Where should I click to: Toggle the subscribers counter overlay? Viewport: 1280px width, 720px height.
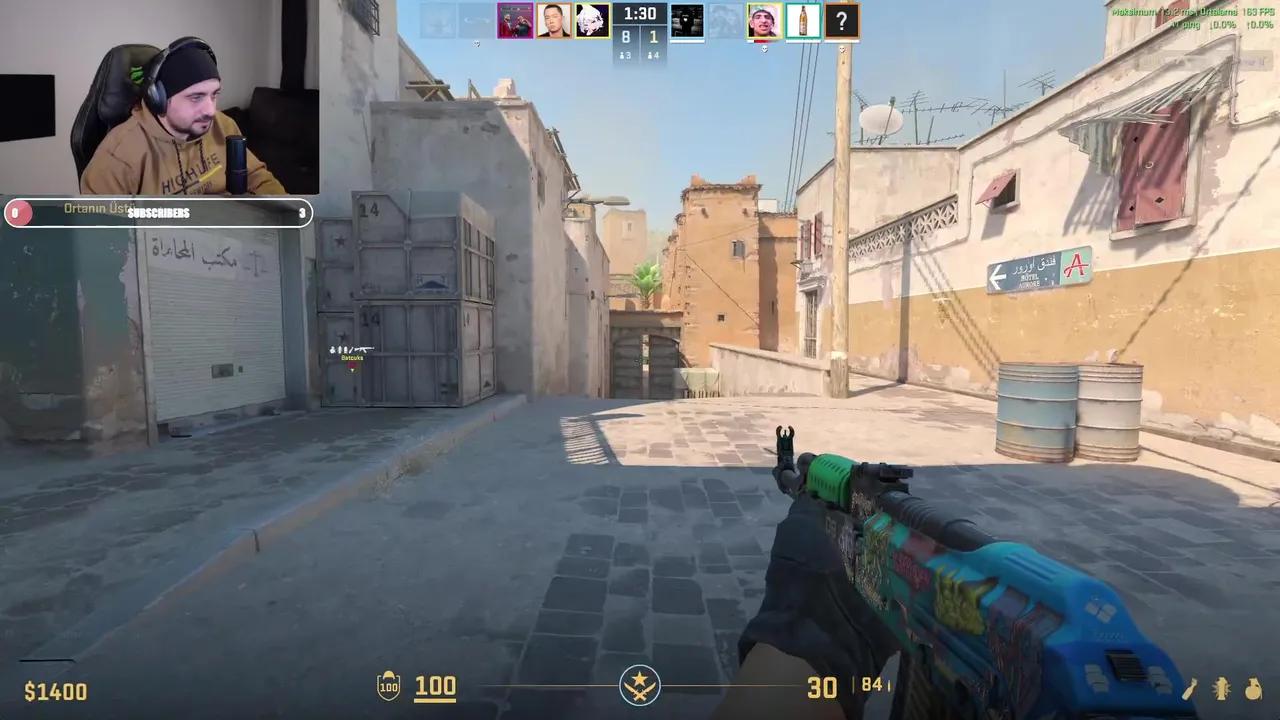[x=160, y=212]
